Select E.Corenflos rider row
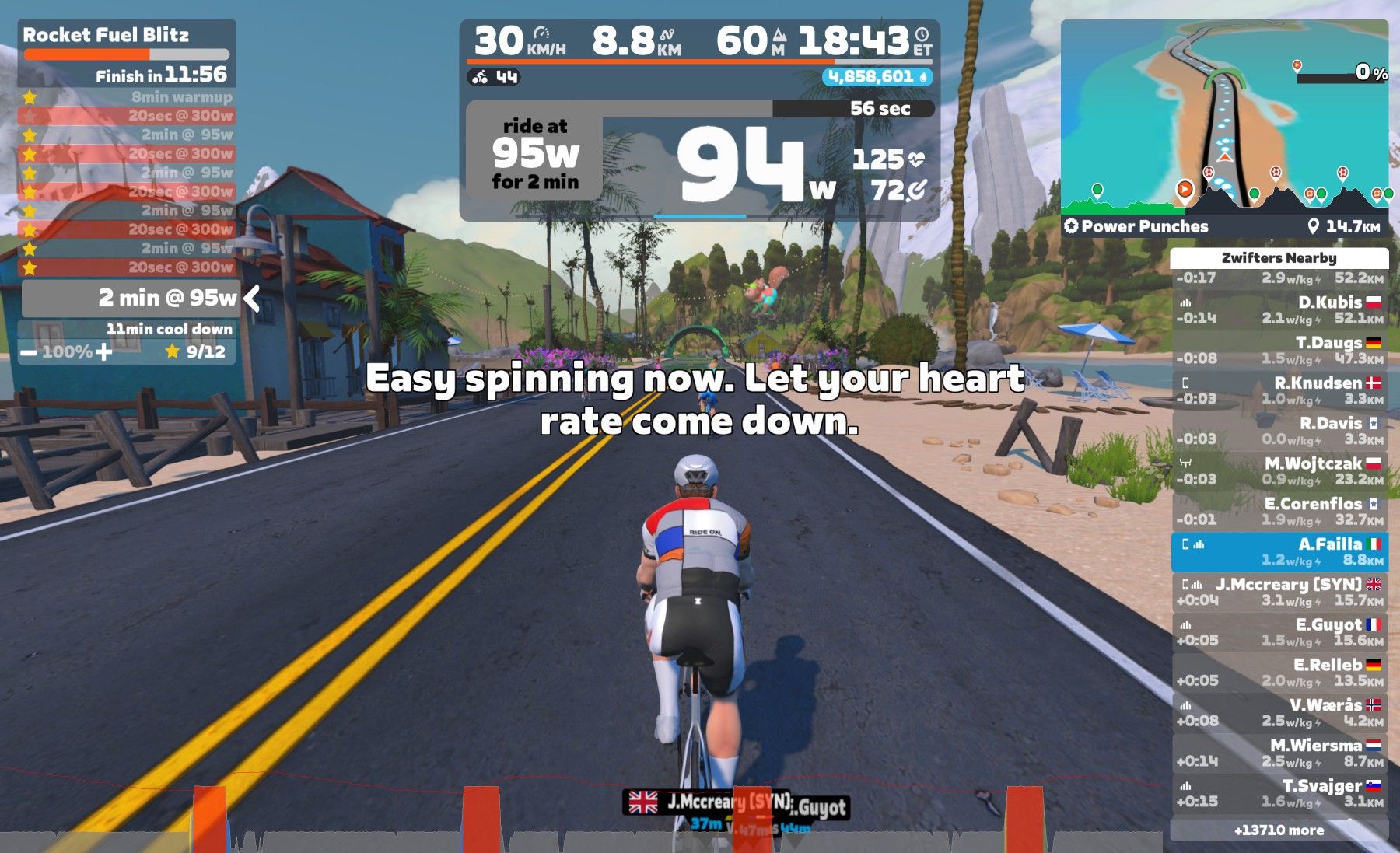 (1279, 511)
